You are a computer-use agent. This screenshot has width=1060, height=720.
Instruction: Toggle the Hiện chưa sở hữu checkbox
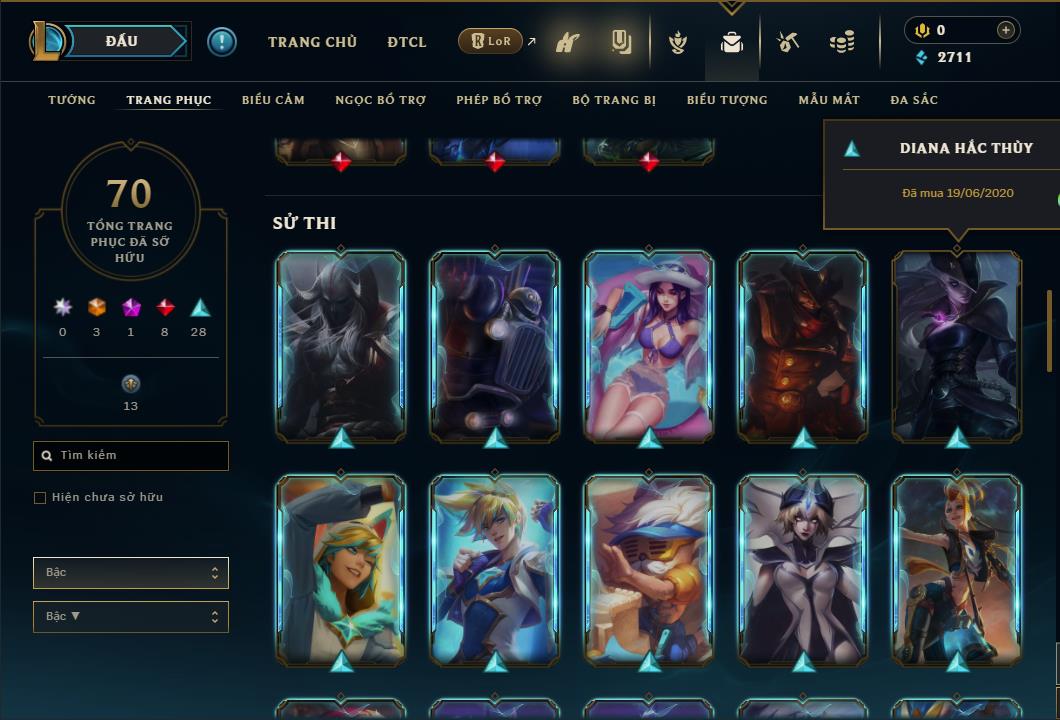(40, 498)
